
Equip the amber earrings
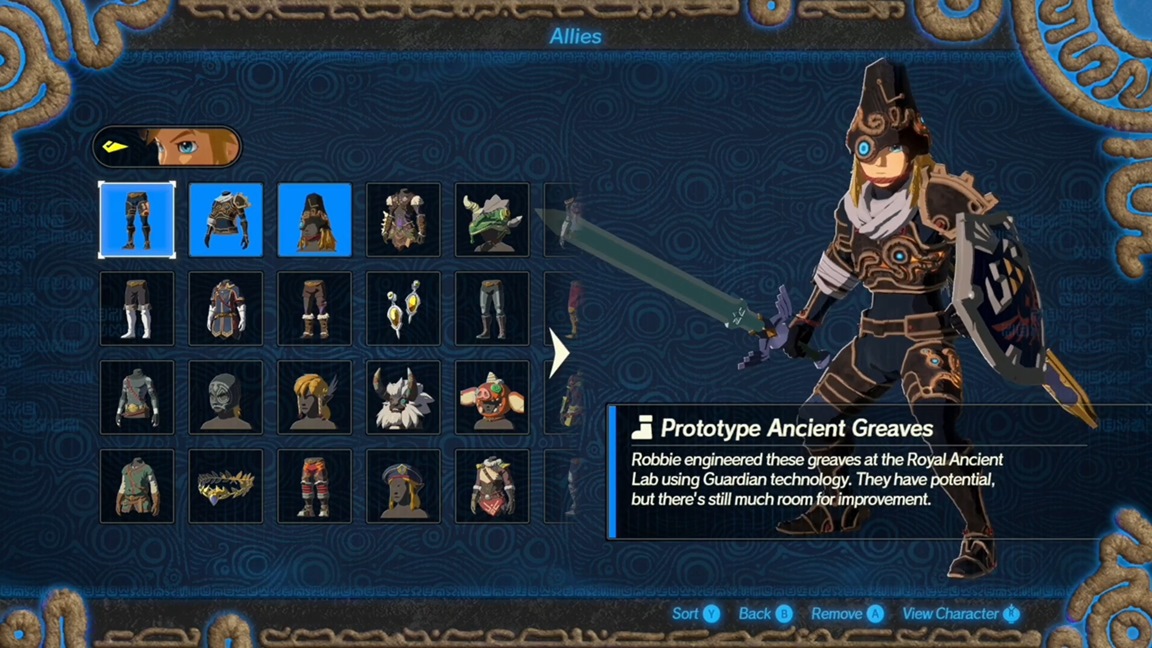[x=404, y=309]
